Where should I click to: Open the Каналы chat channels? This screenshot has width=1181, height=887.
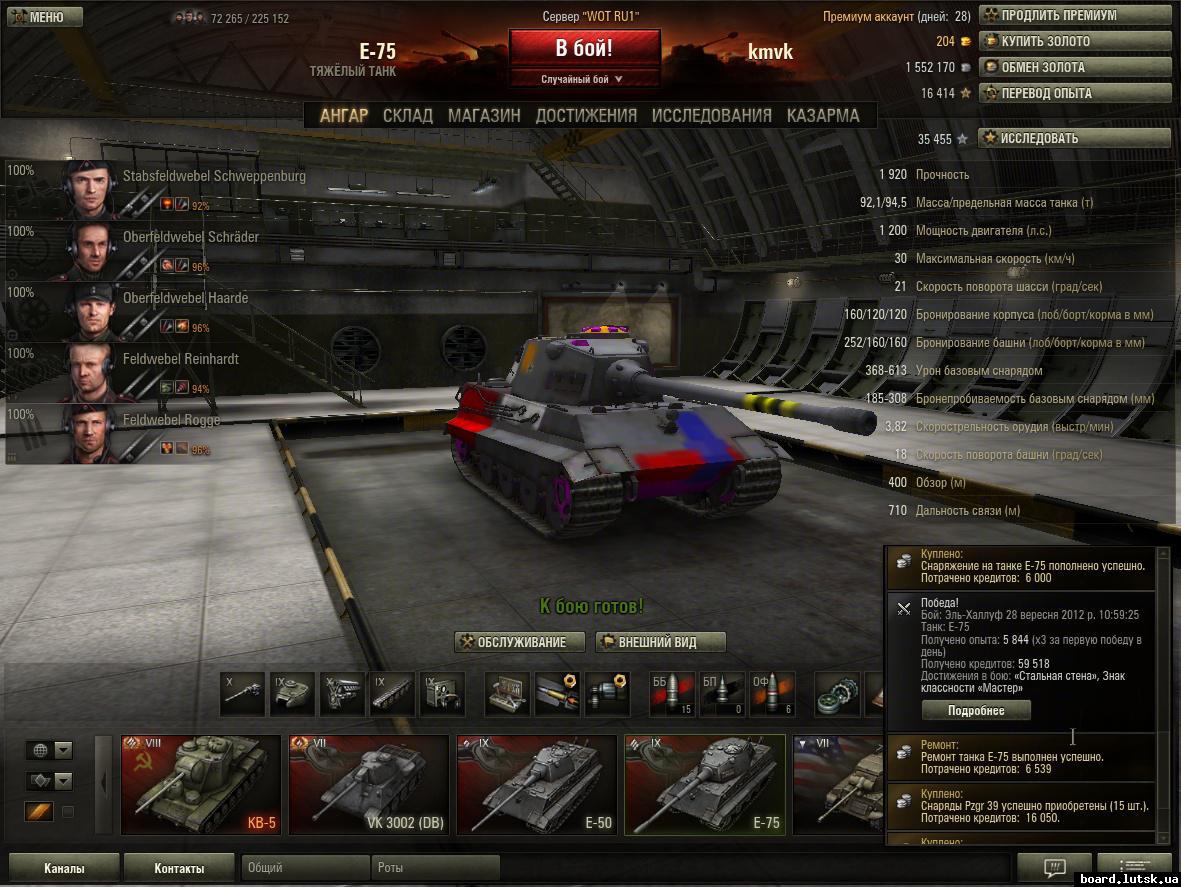[64, 868]
